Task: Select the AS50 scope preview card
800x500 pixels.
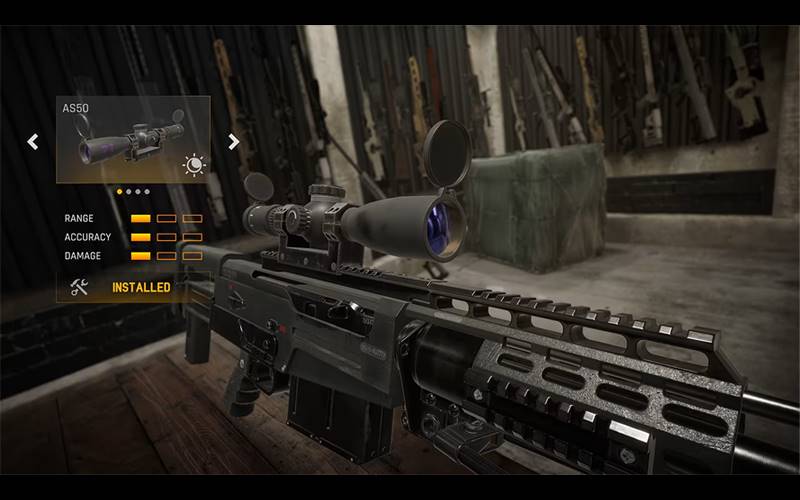Action: pyautogui.click(x=130, y=138)
